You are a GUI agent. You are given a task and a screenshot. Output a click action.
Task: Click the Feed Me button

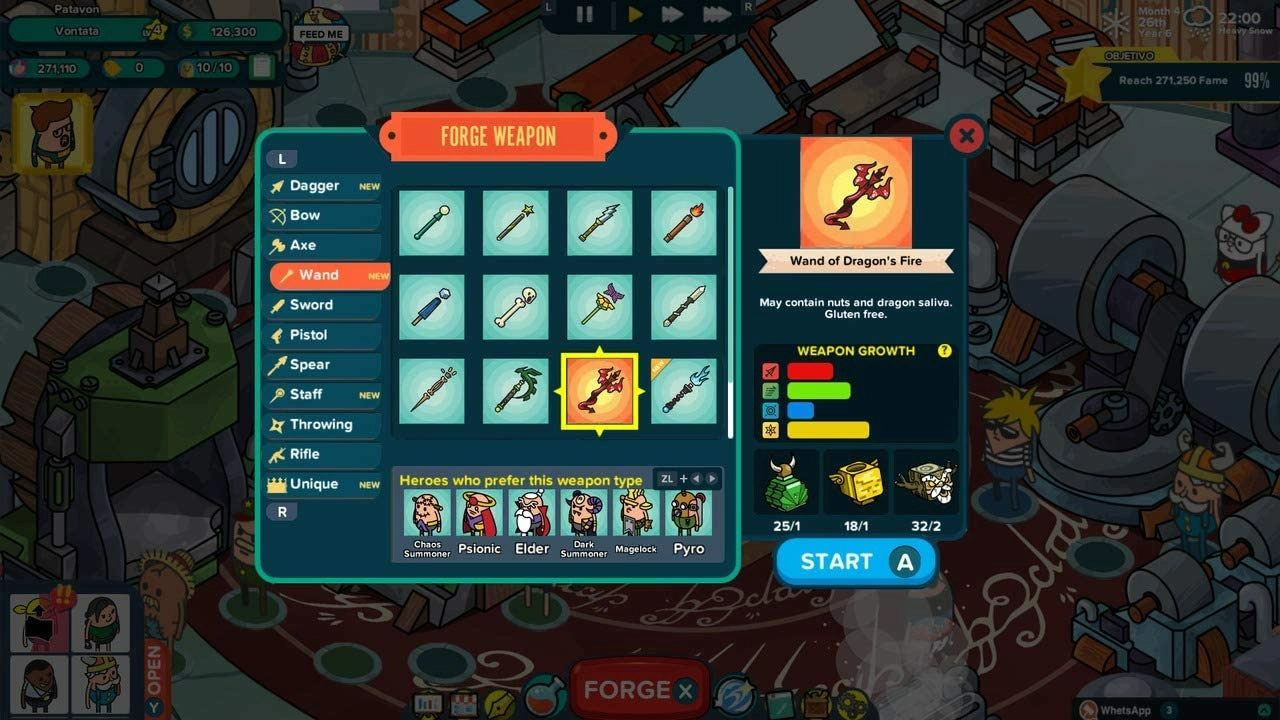click(321, 34)
